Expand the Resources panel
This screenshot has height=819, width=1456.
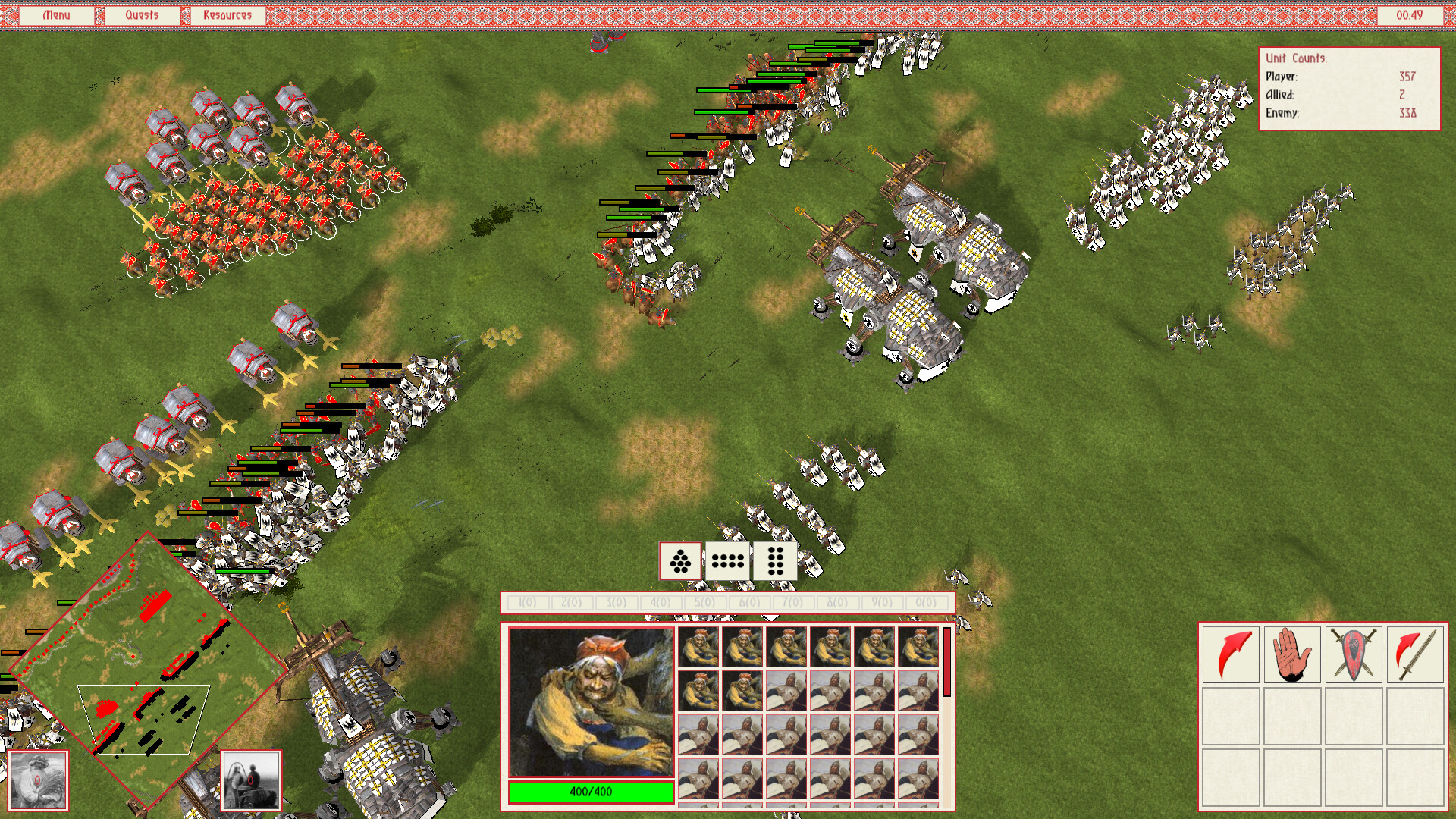(x=227, y=14)
